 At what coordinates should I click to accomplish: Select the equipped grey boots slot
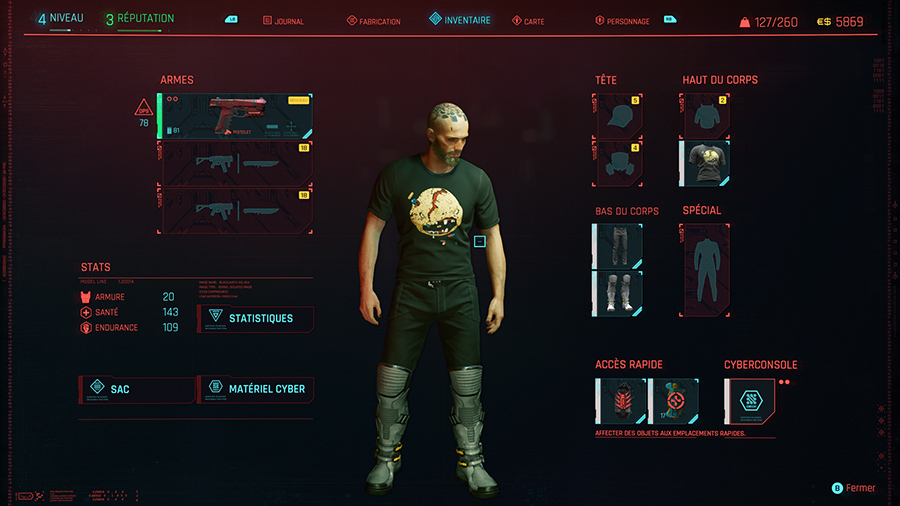tap(618, 293)
